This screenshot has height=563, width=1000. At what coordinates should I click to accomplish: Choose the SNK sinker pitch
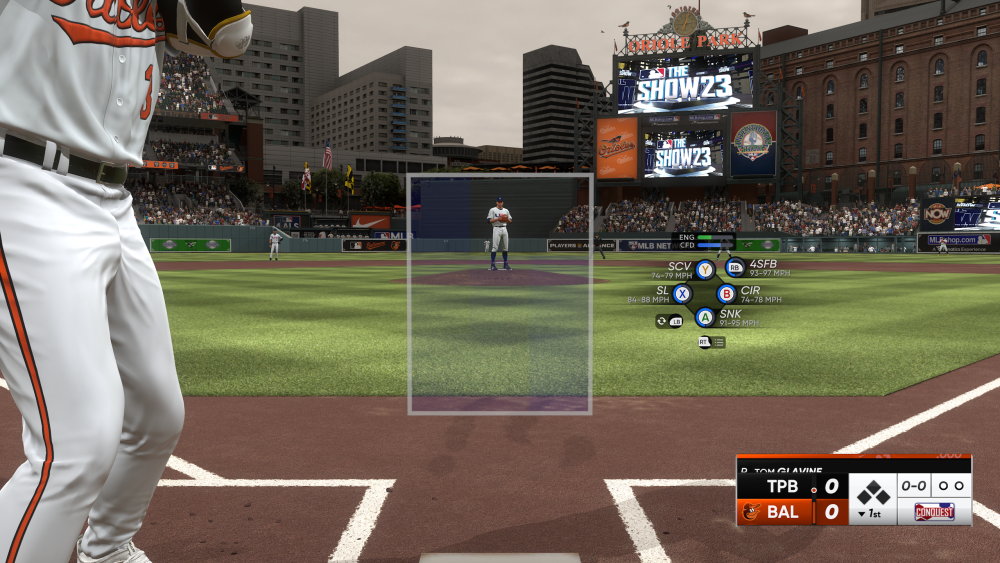tap(704, 317)
